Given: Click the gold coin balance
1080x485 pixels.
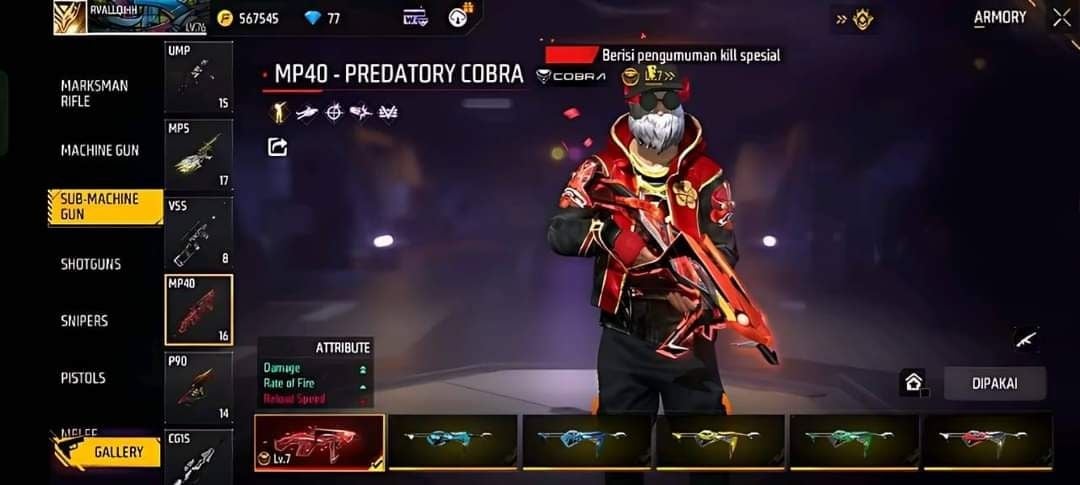Looking at the screenshot, I should pyautogui.click(x=249, y=18).
